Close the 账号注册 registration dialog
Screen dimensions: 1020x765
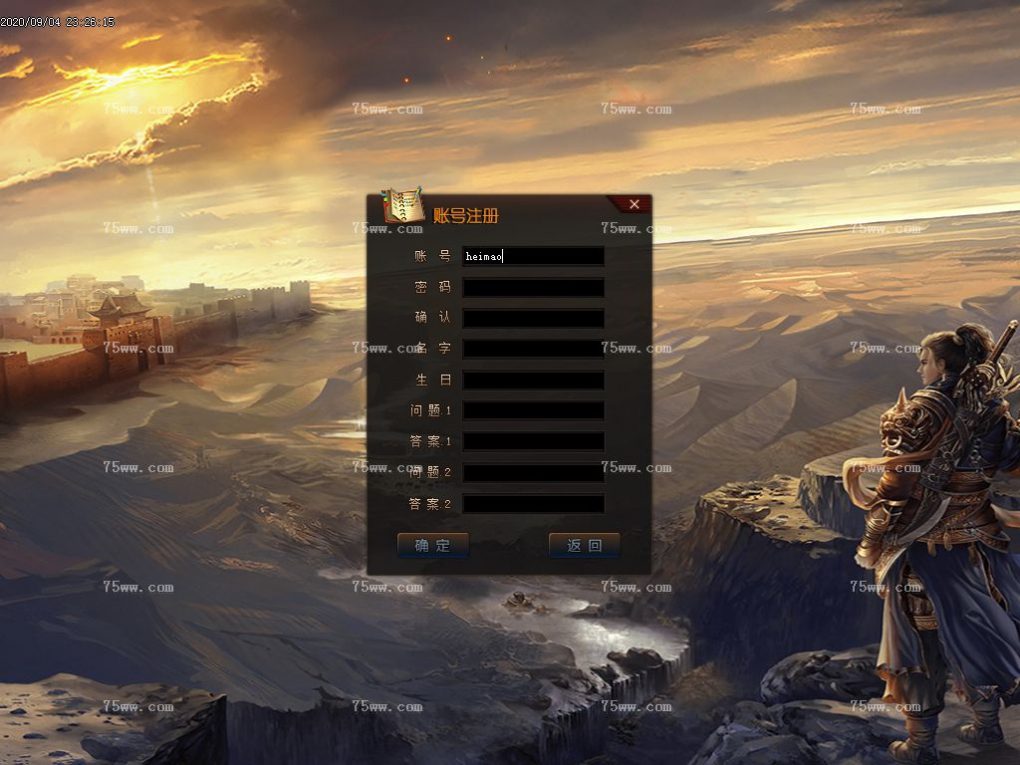[634, 204]
